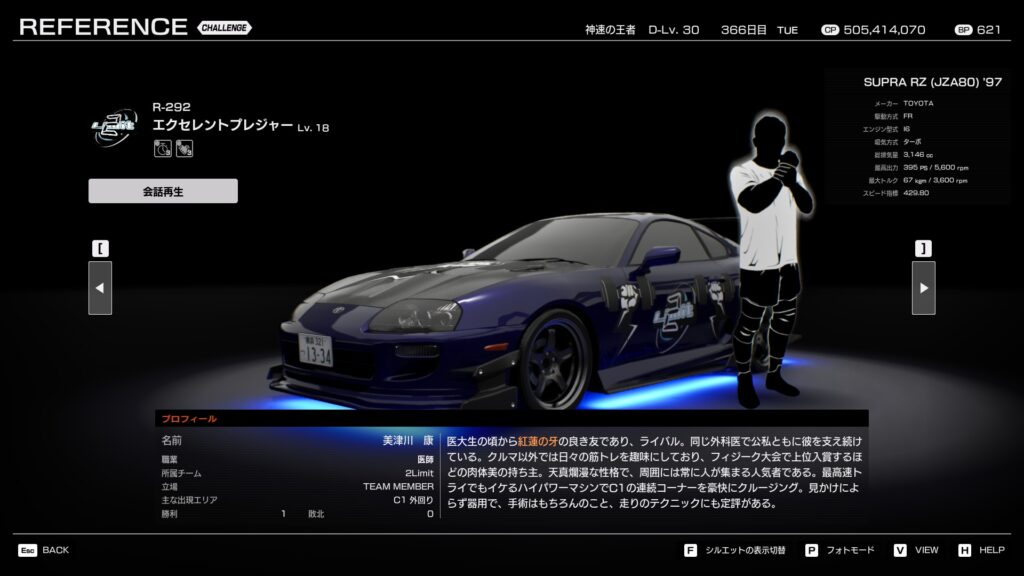This screenshot has width=1024, height=576.
Task: Play the 会話再生 conversation replay
Action: (x=163, y=191)
